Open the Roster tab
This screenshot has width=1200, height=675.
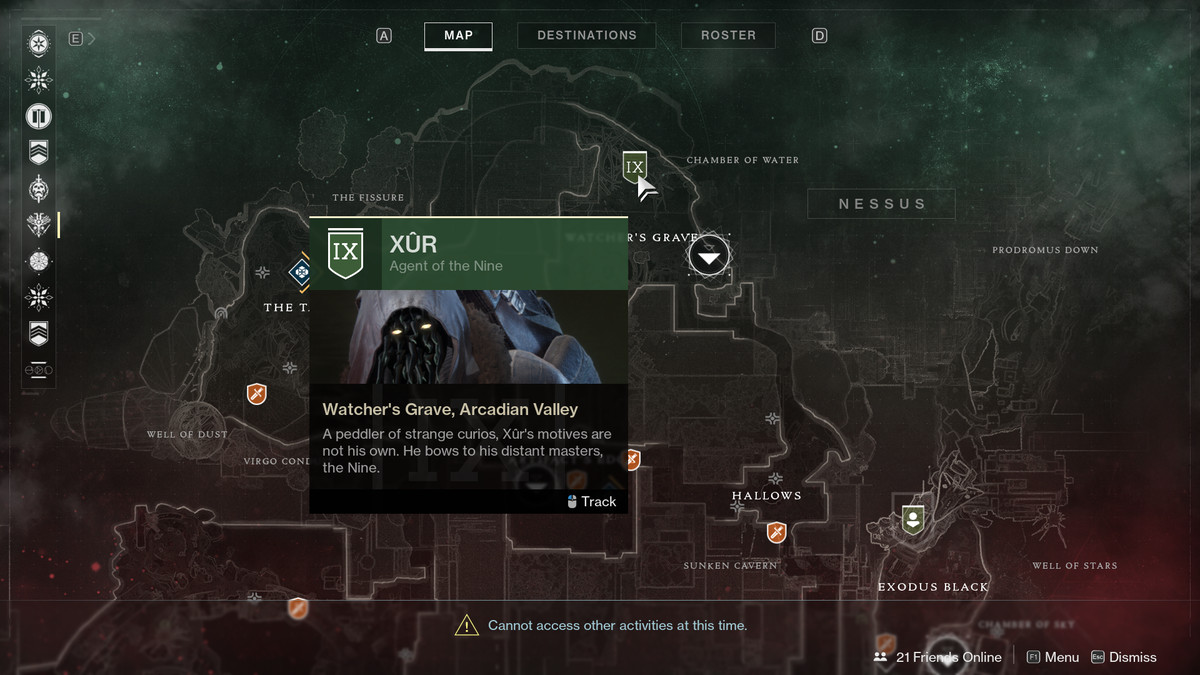[728, 35]
